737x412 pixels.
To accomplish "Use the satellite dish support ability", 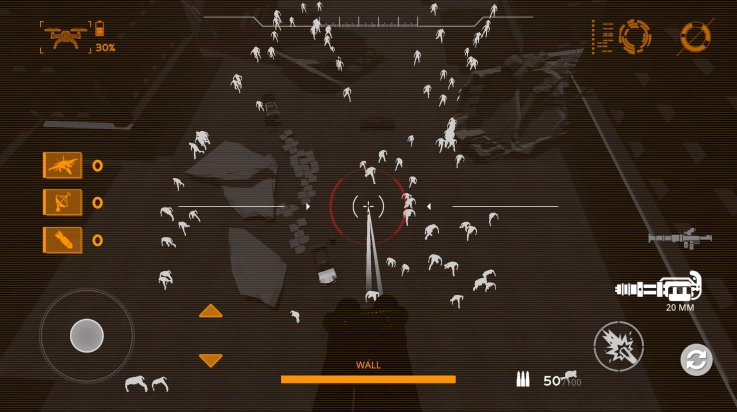I will pyautogui.click(x=62, y=202).
